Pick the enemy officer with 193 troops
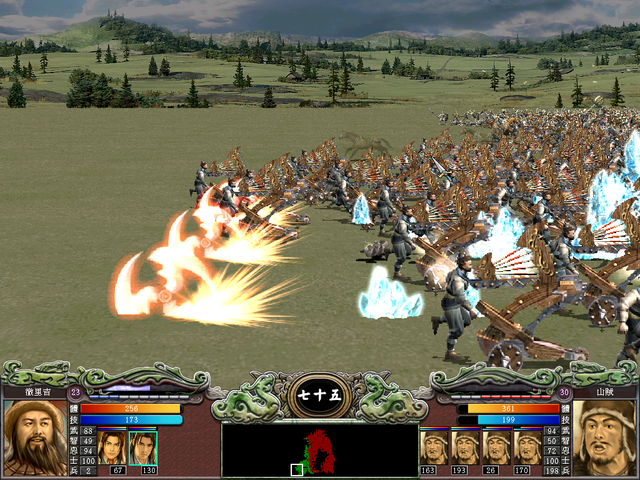Viewport: 640px width, 480px height. tap(465, 446)
